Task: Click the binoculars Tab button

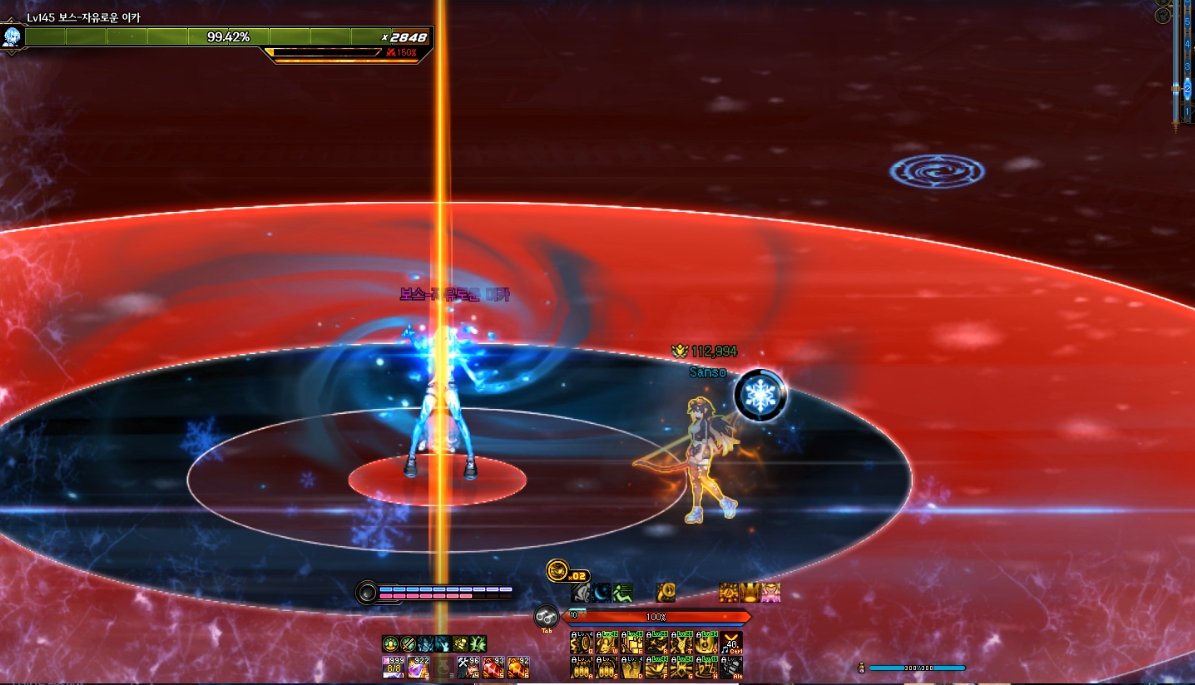Action: (546, 617)
